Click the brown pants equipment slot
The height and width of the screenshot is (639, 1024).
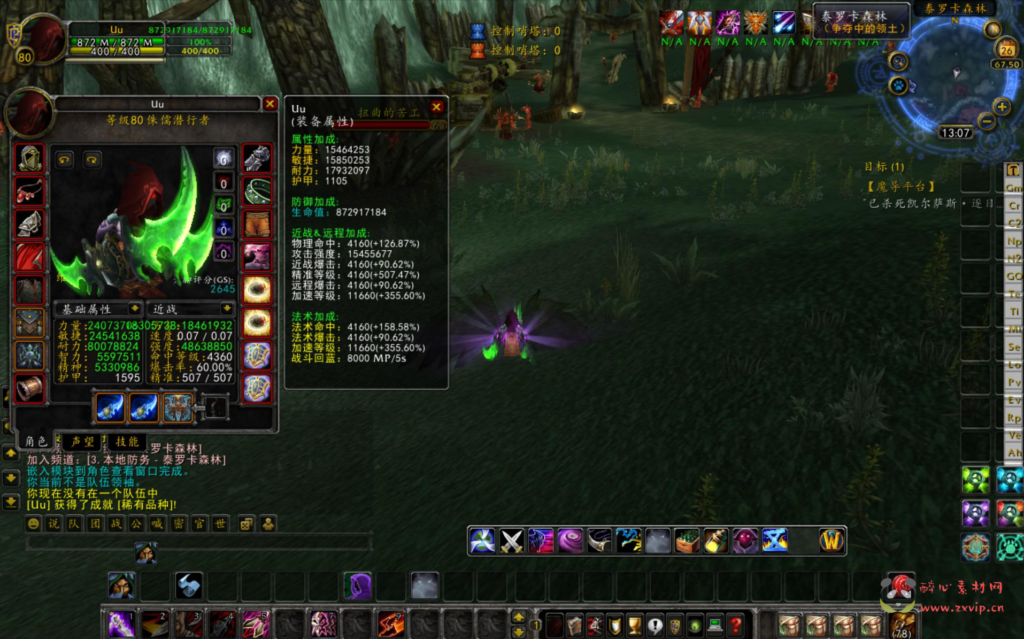pyautogui.click(x=257, y=223)
